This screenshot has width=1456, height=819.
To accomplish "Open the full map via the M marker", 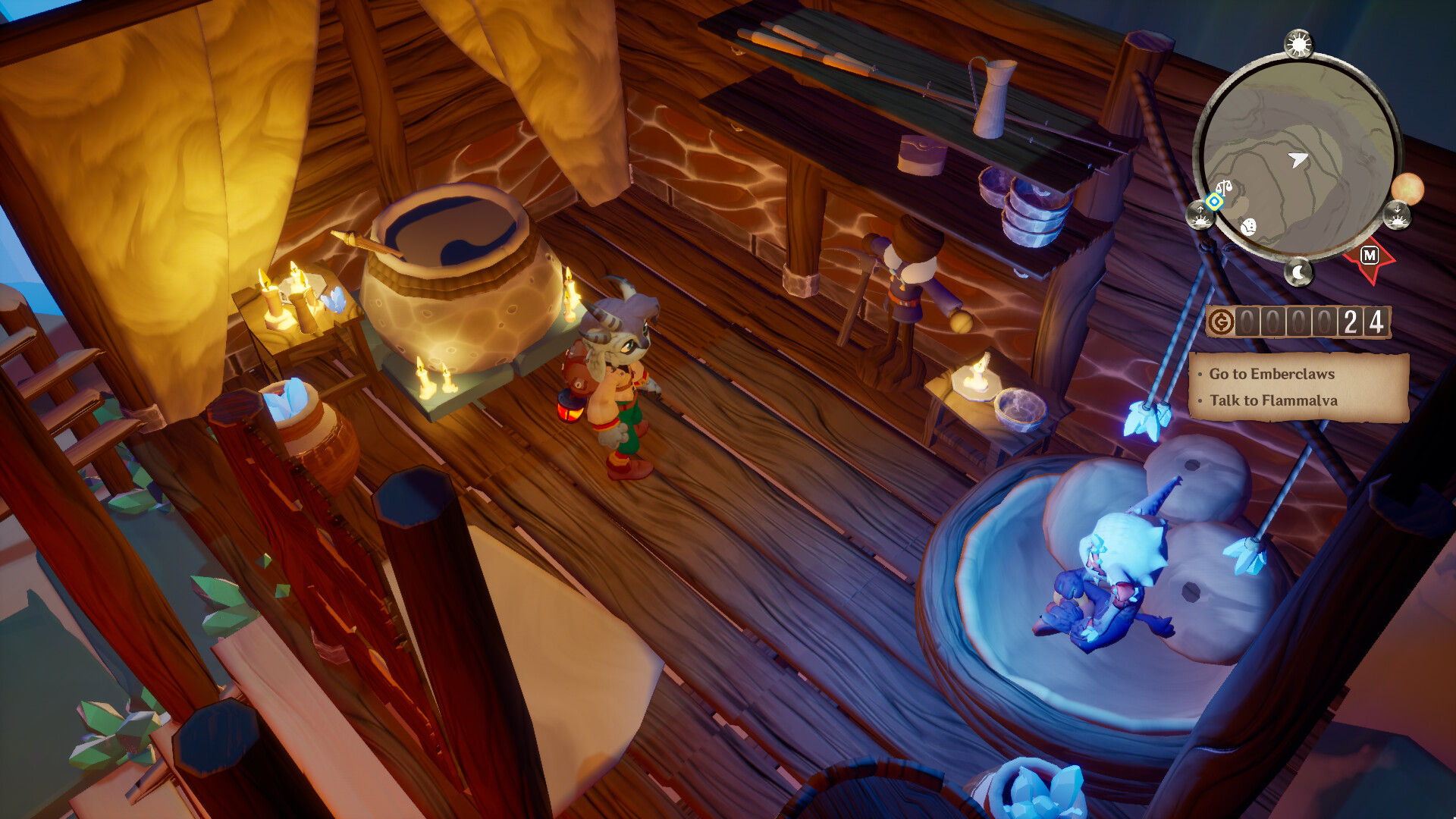I will [x=1370, y=253].
